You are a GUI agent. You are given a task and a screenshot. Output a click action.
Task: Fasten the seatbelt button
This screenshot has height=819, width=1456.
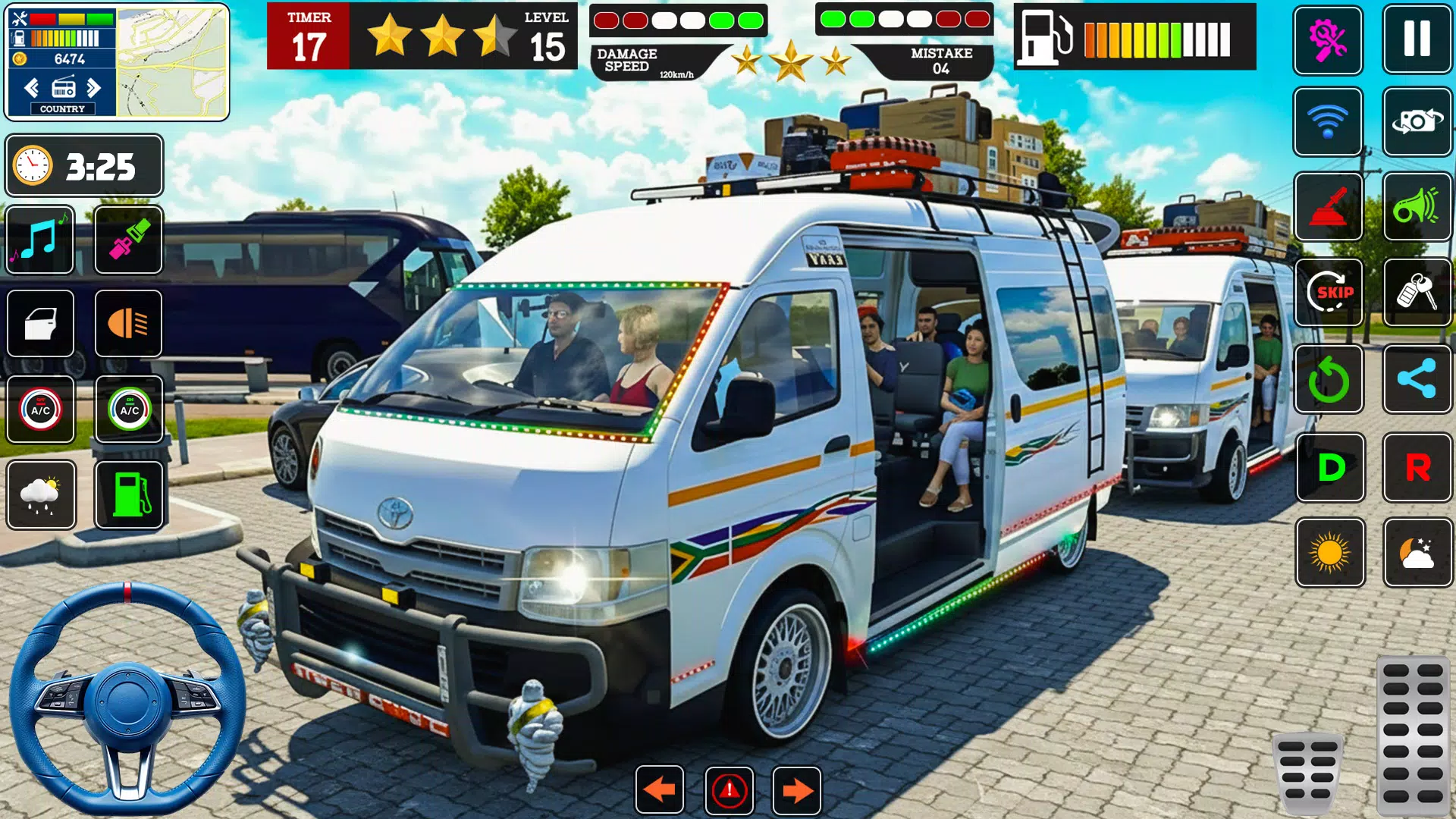[x=129, y=240]
